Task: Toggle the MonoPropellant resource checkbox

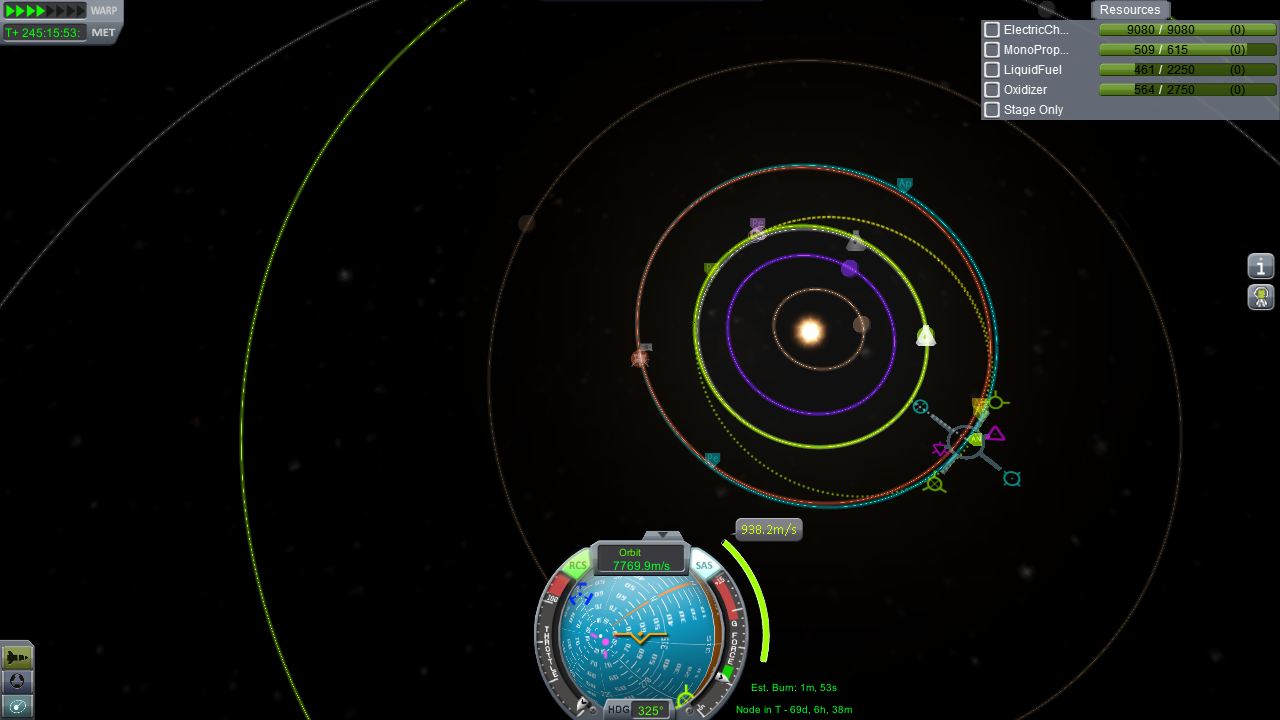Action: [992, 50]
